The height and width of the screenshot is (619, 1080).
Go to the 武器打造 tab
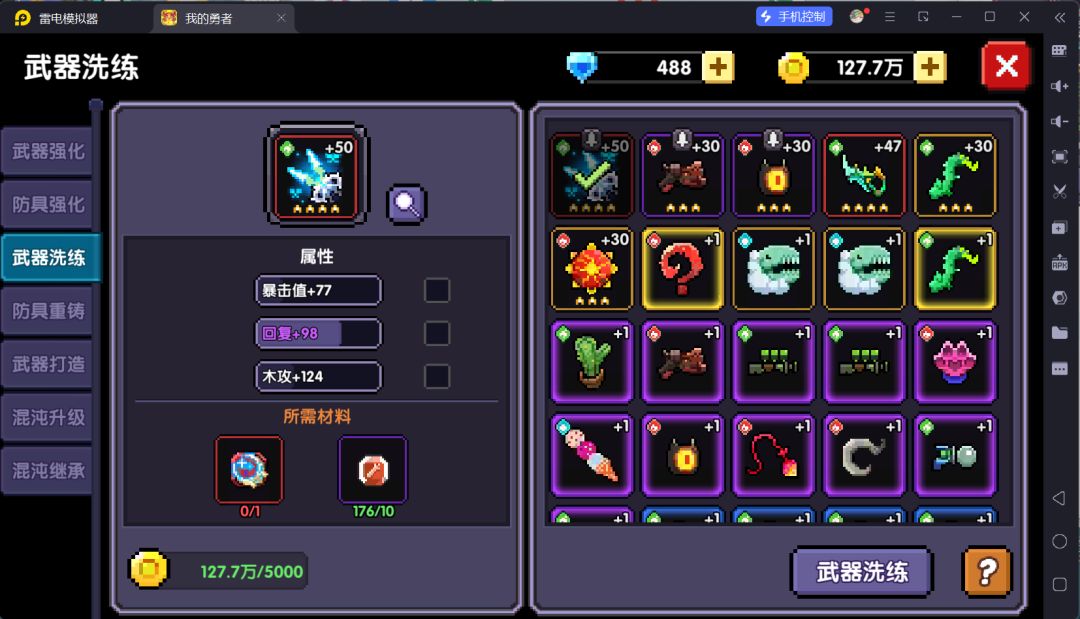[48, 364]
